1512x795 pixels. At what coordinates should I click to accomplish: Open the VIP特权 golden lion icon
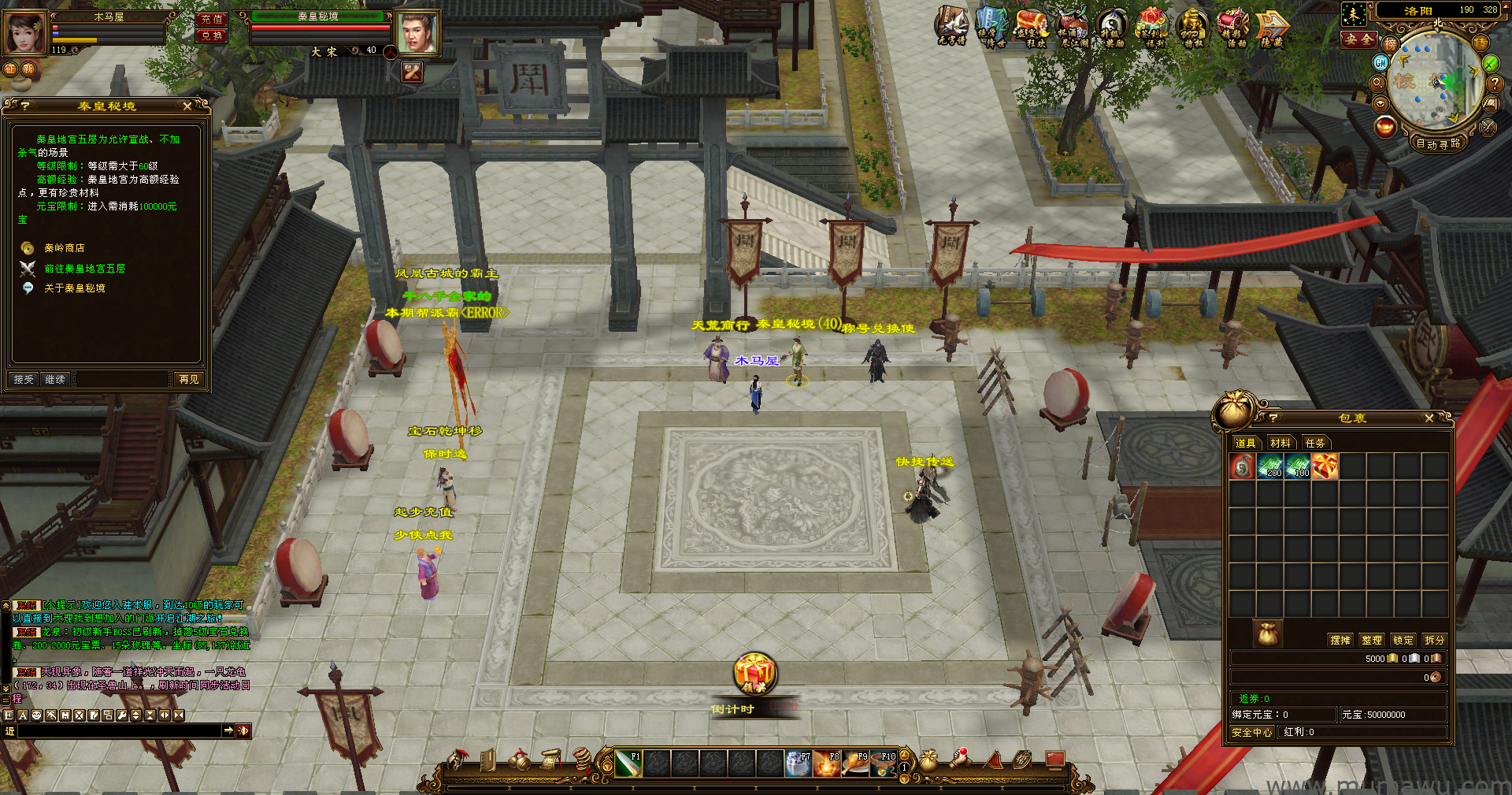tap(1193, 28)
